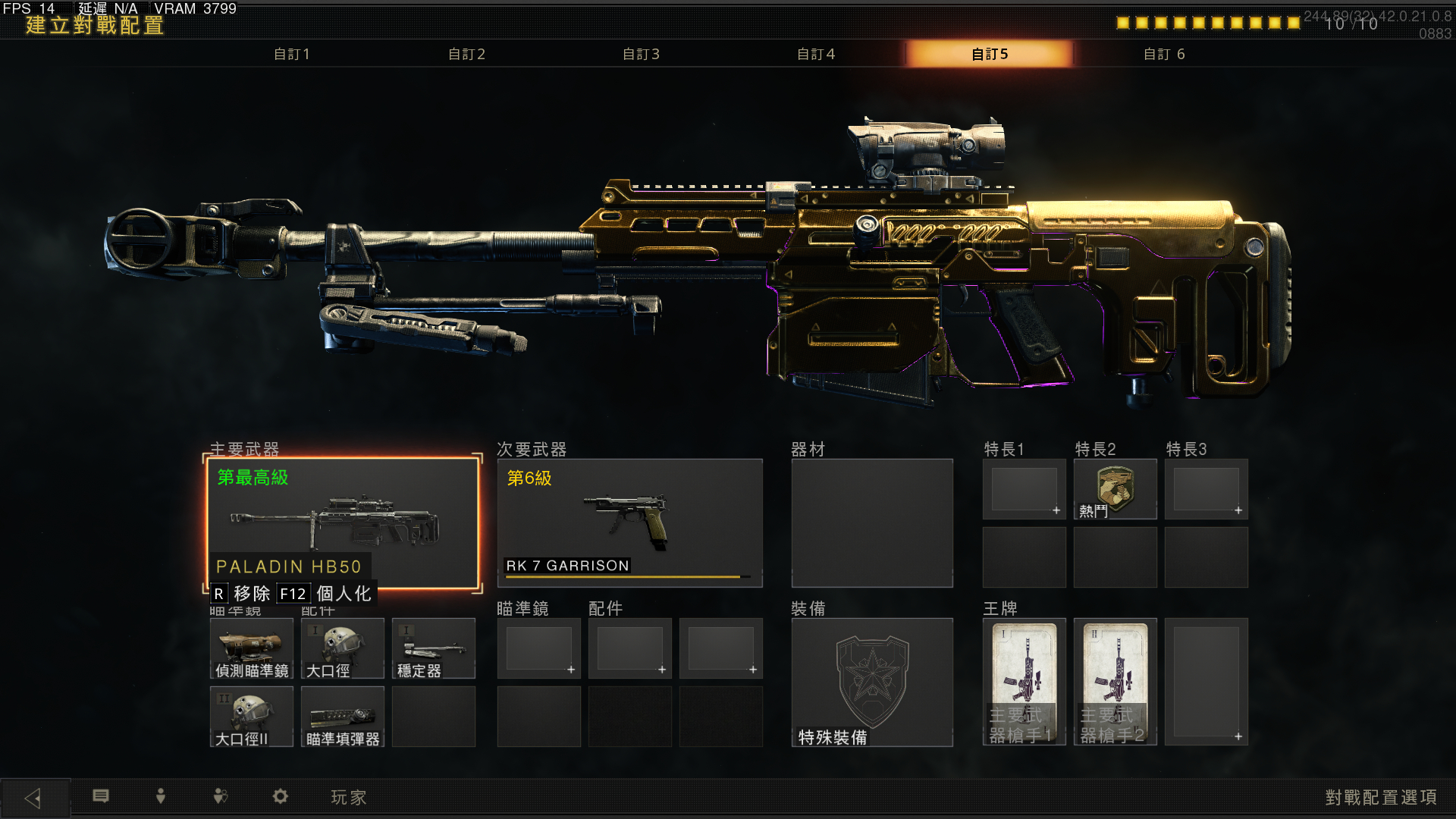Screen dimensions: 1456x819
Task: Choose the 主要武器槍手2 wildcard card
Action: (x=1115, y=682)
